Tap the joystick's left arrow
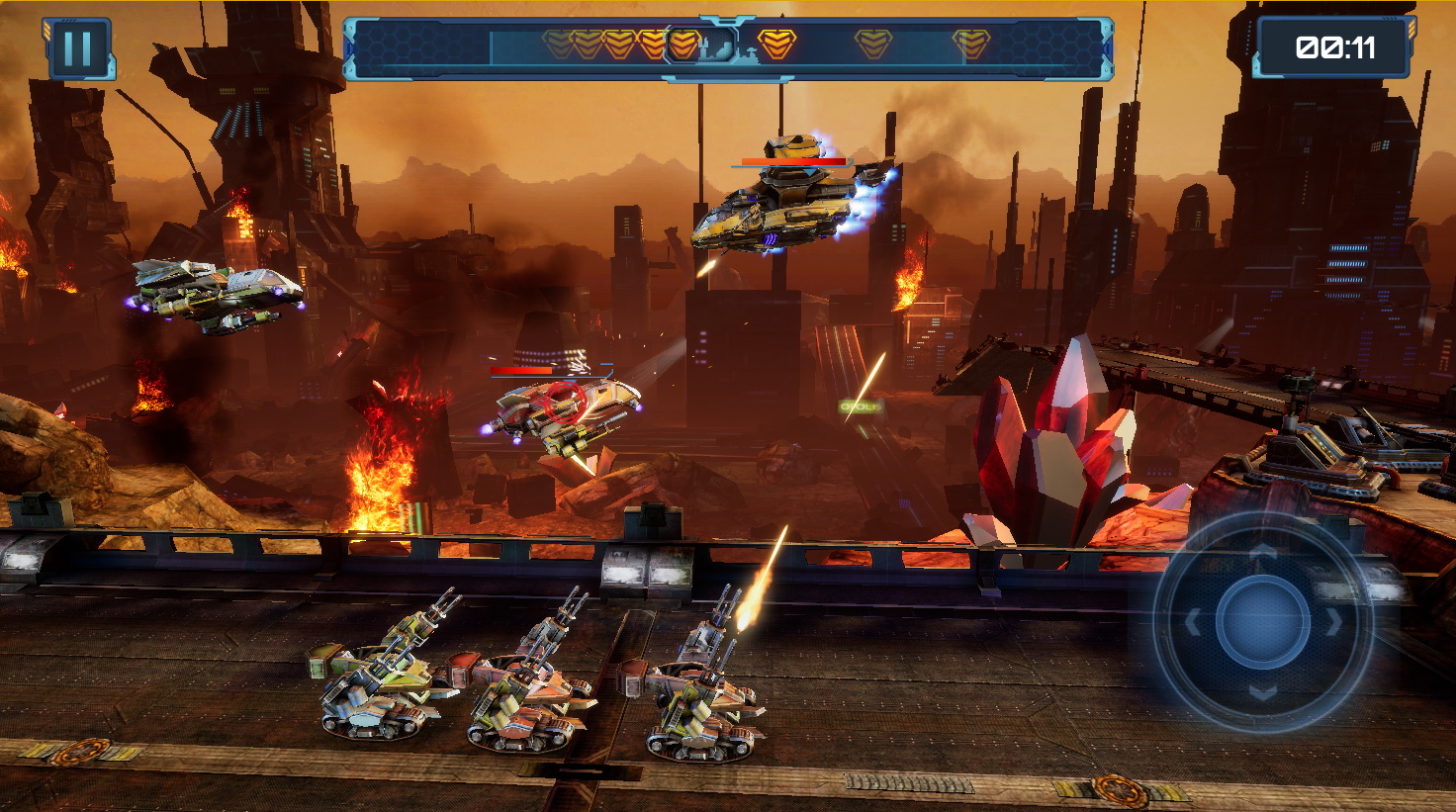 pyautogui.click(x=1193, y=622)
